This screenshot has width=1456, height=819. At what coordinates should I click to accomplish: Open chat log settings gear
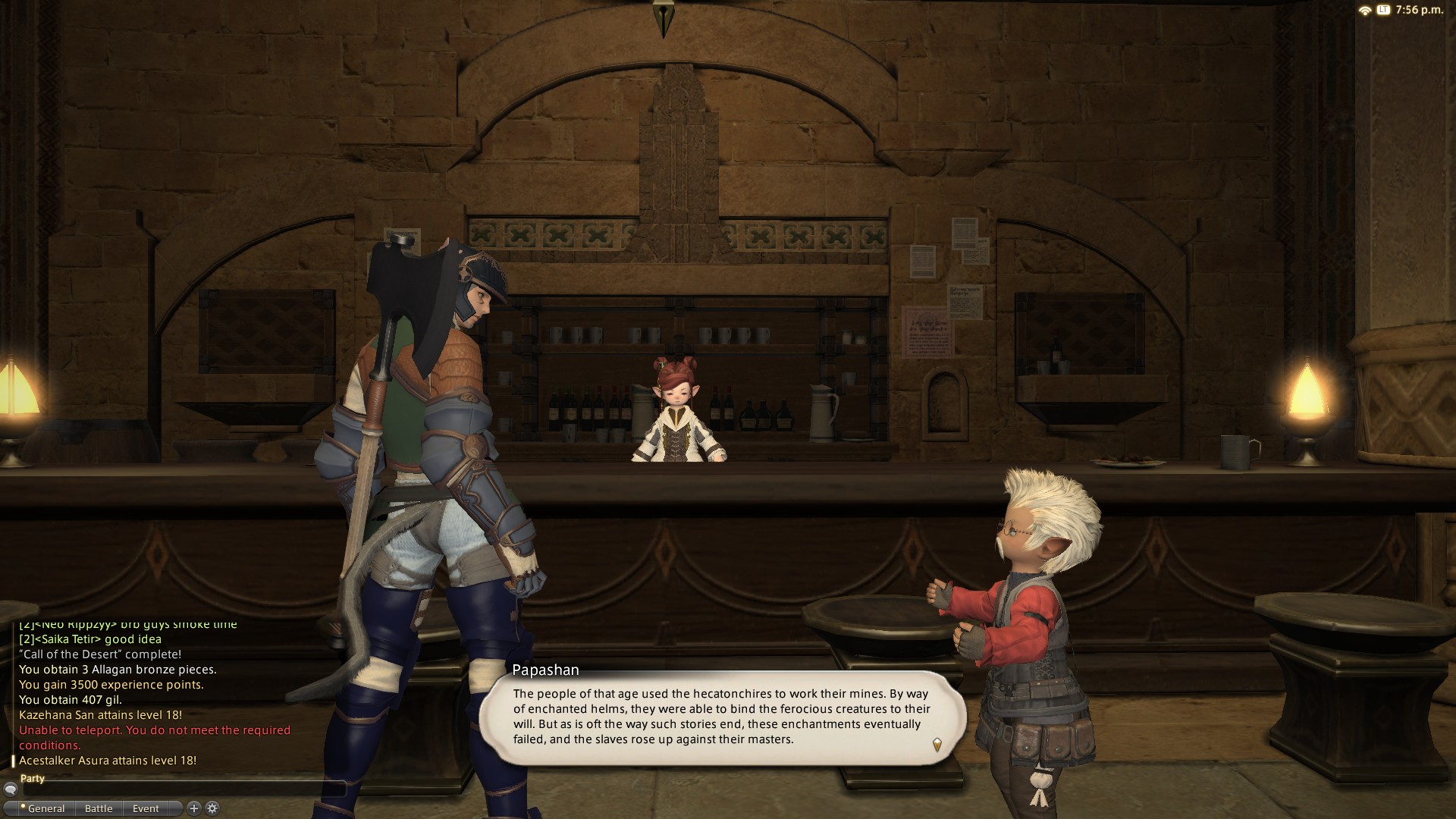[212, 808]
